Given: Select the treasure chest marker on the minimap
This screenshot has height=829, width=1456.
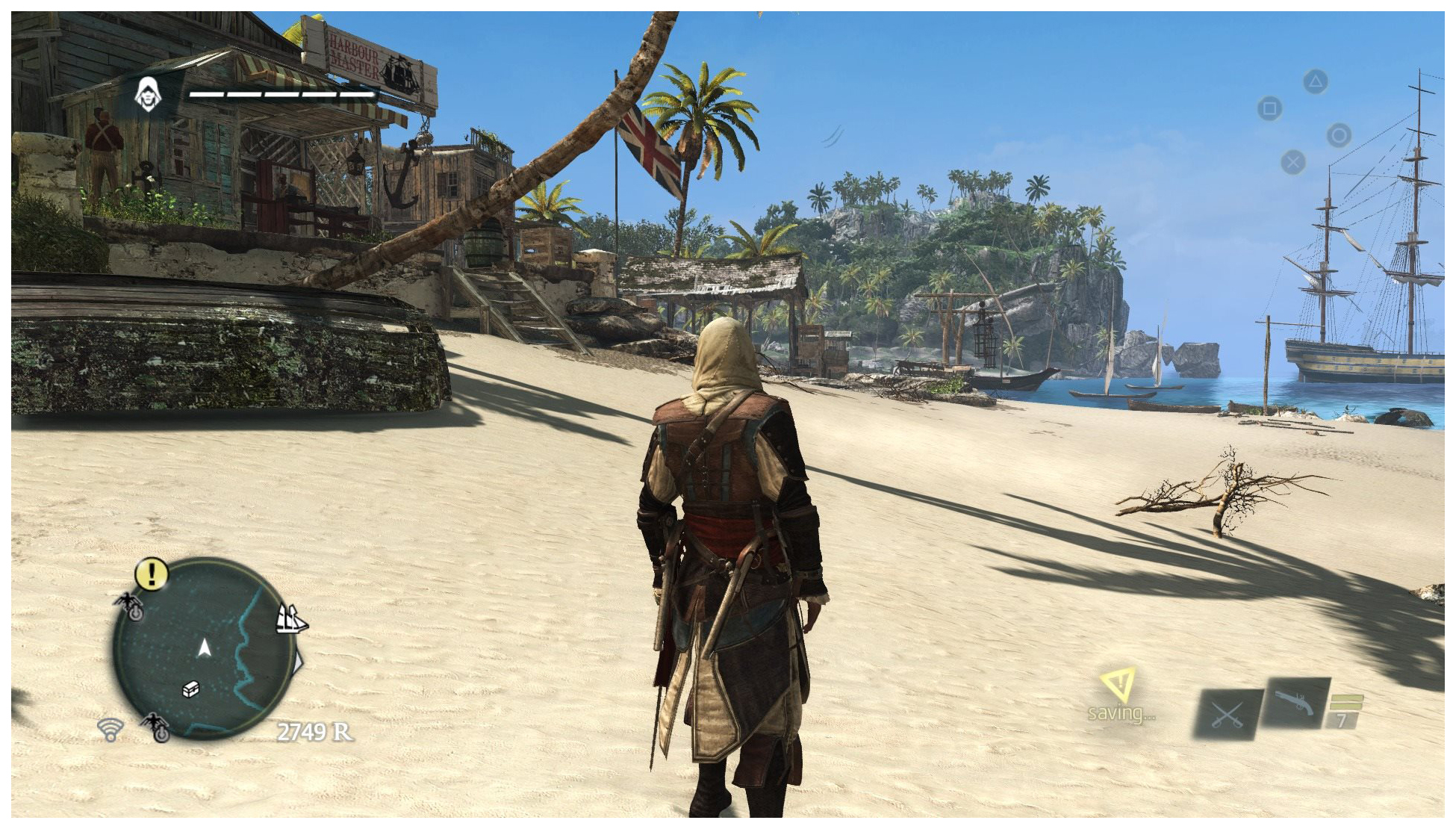Looking at the screenshot, I should [x=191, y=689].
